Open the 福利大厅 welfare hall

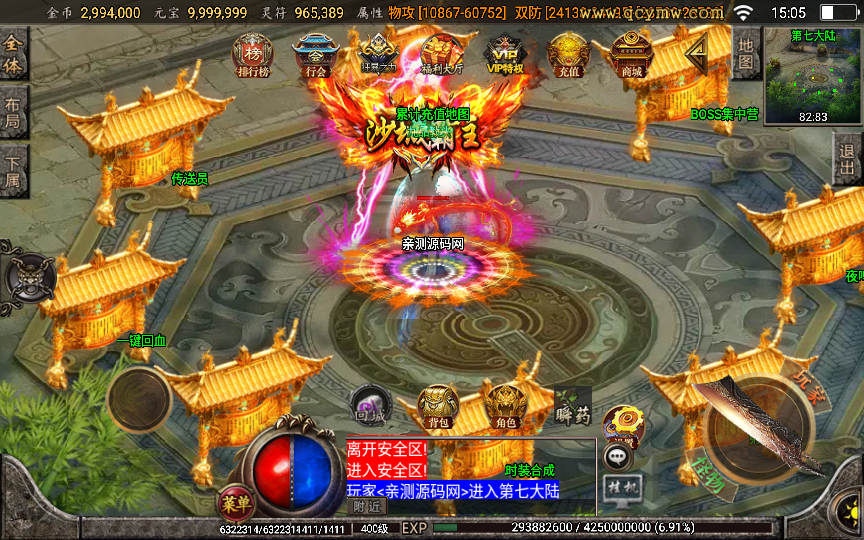click(441, 55)
